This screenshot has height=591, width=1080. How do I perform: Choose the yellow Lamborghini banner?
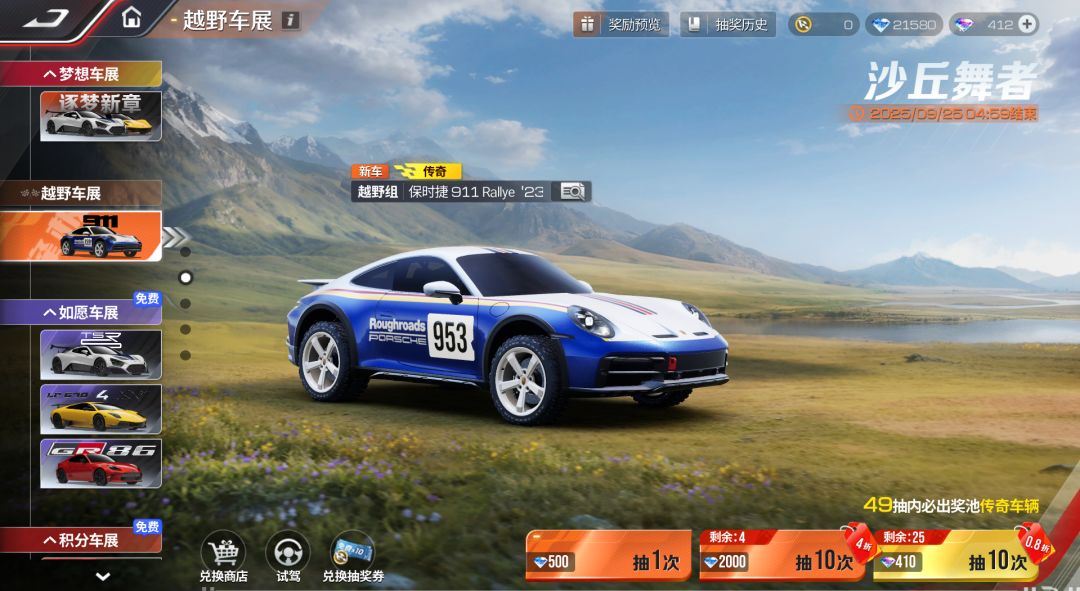pyautogui.click(x=100, y=408)
